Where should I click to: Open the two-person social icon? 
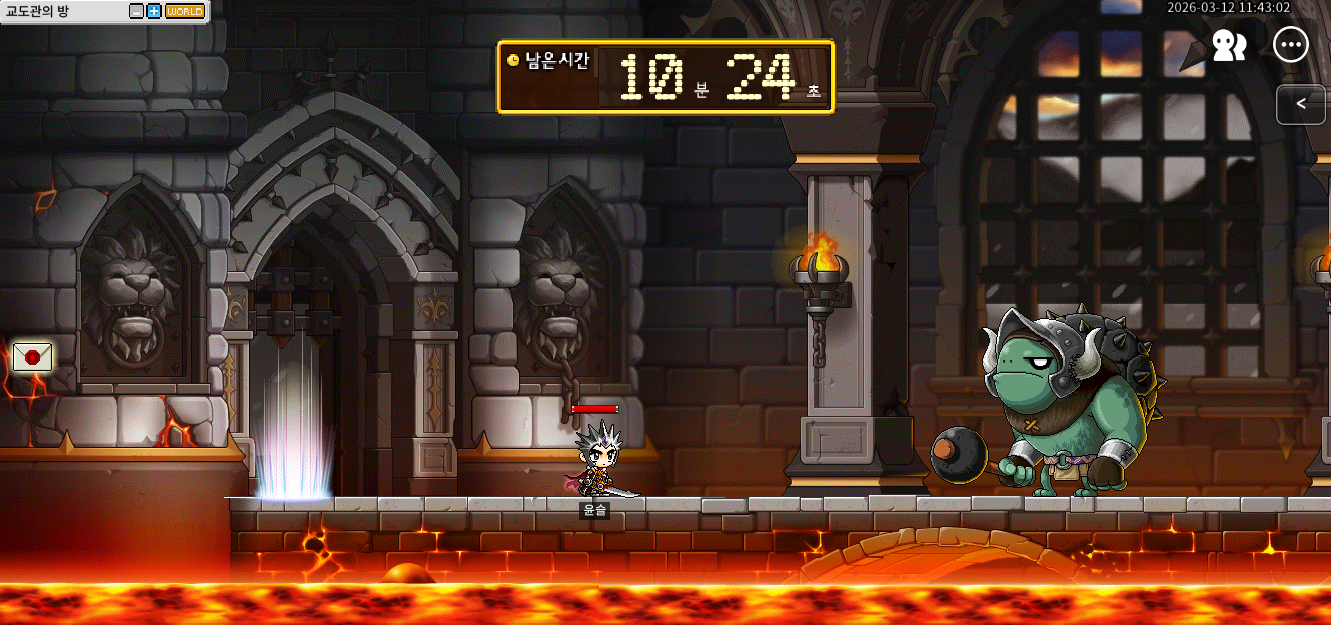click(x=1229, y=45)
